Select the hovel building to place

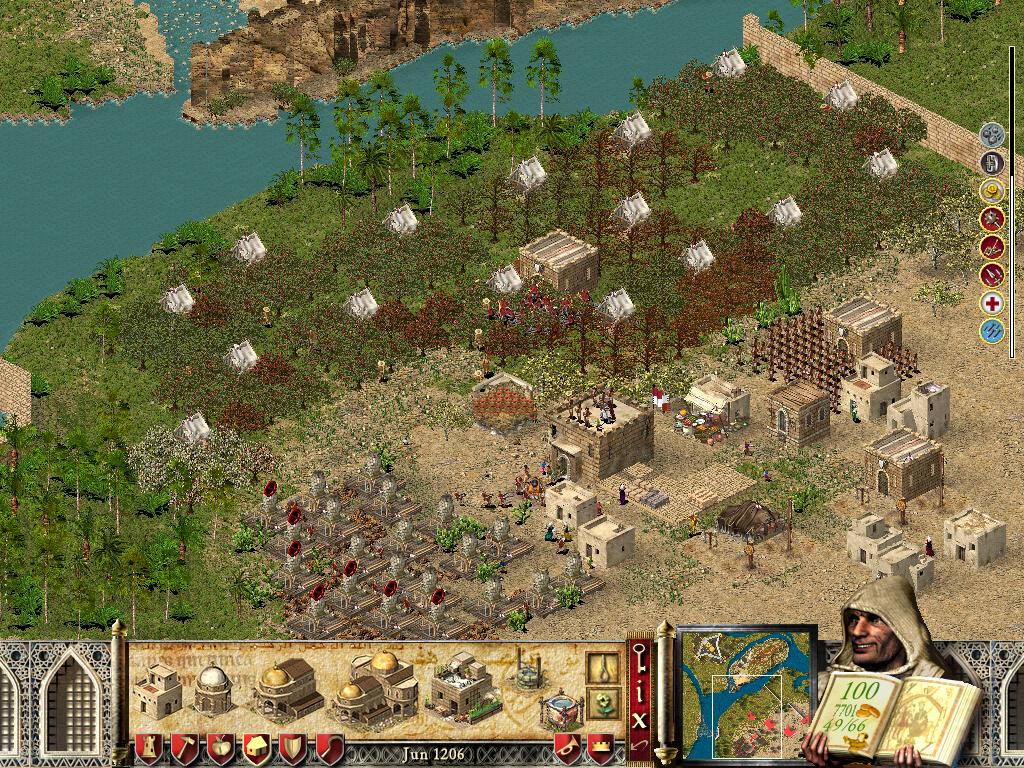157,691
